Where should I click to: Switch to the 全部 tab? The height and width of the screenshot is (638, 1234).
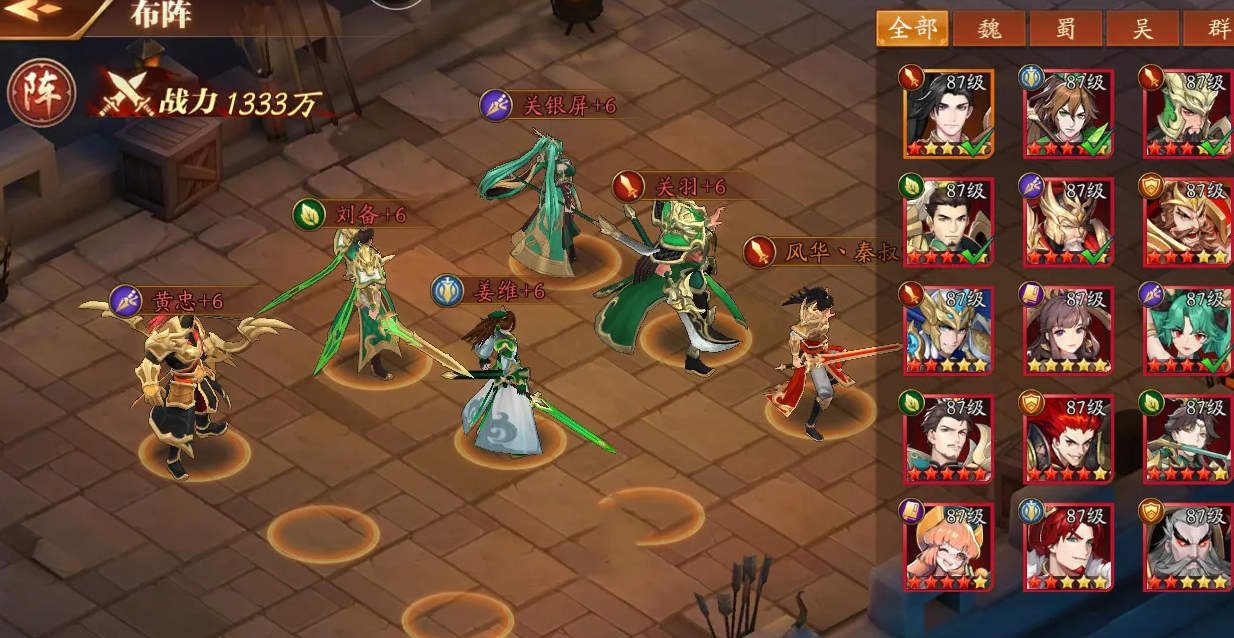(912, 28)
